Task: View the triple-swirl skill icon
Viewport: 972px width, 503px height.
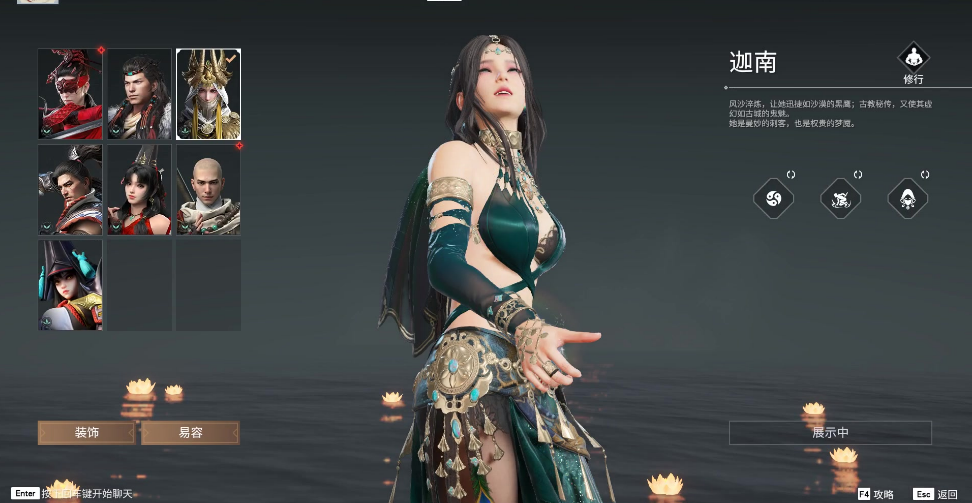Action: click(773, 198)
